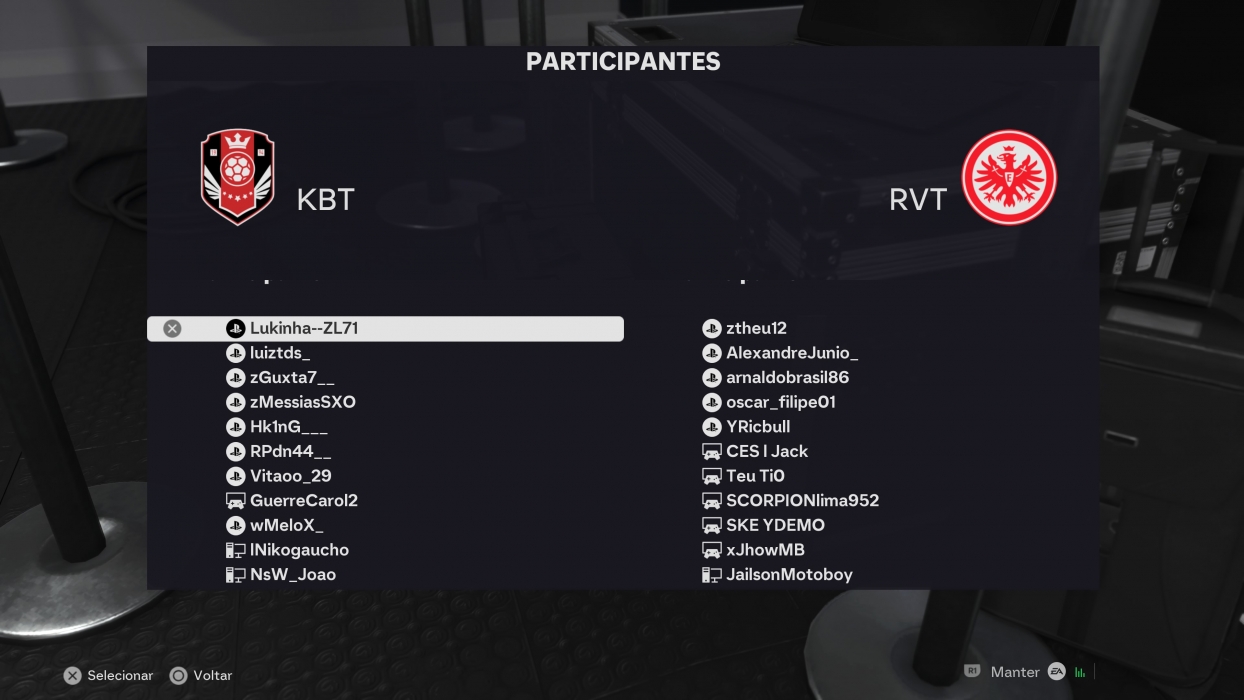Select player Lukinha--ZL71 in the list
1244x700 pixels.
coord(304,328)
